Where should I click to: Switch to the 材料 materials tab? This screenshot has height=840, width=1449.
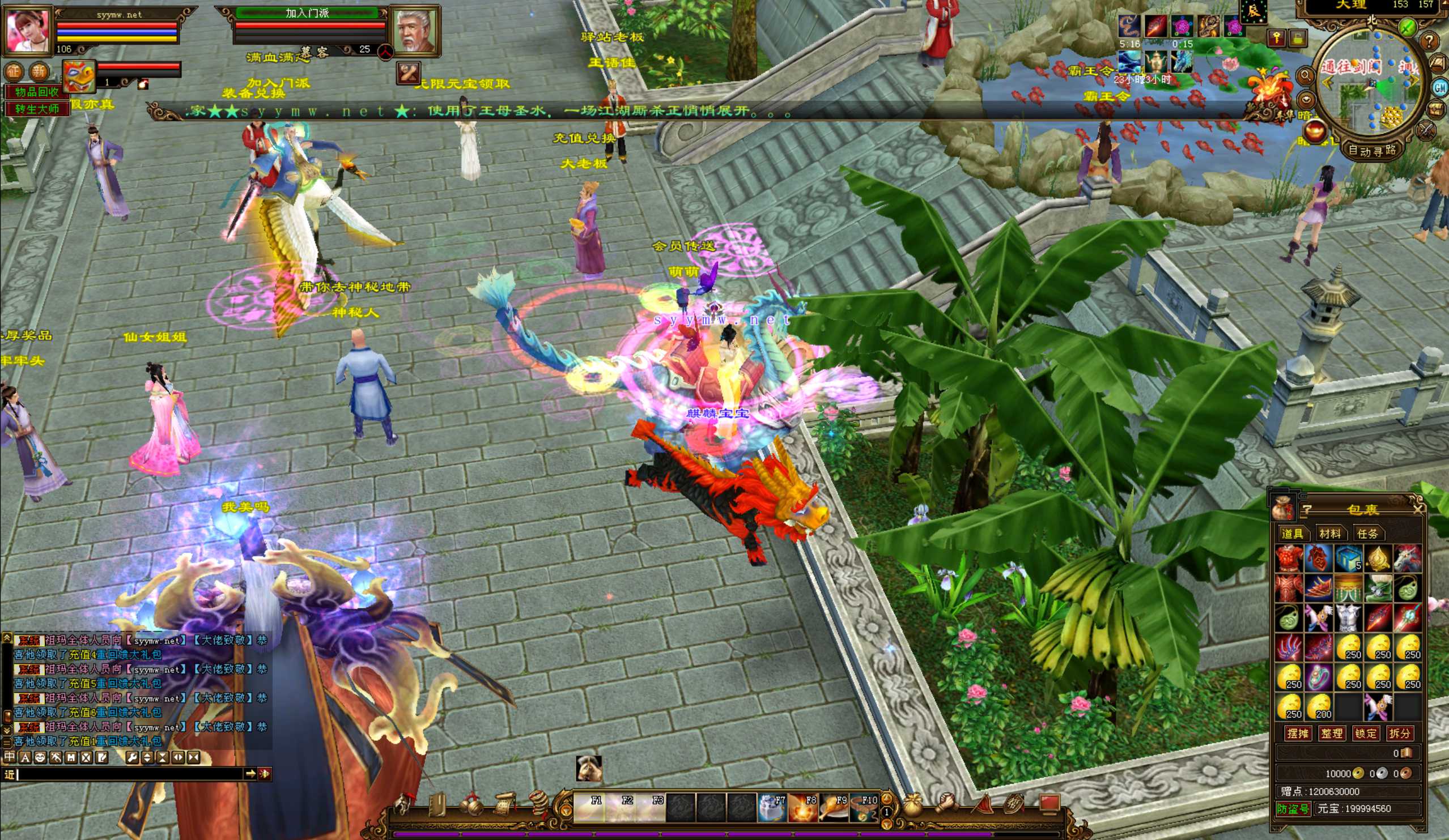click(1329, 534)
